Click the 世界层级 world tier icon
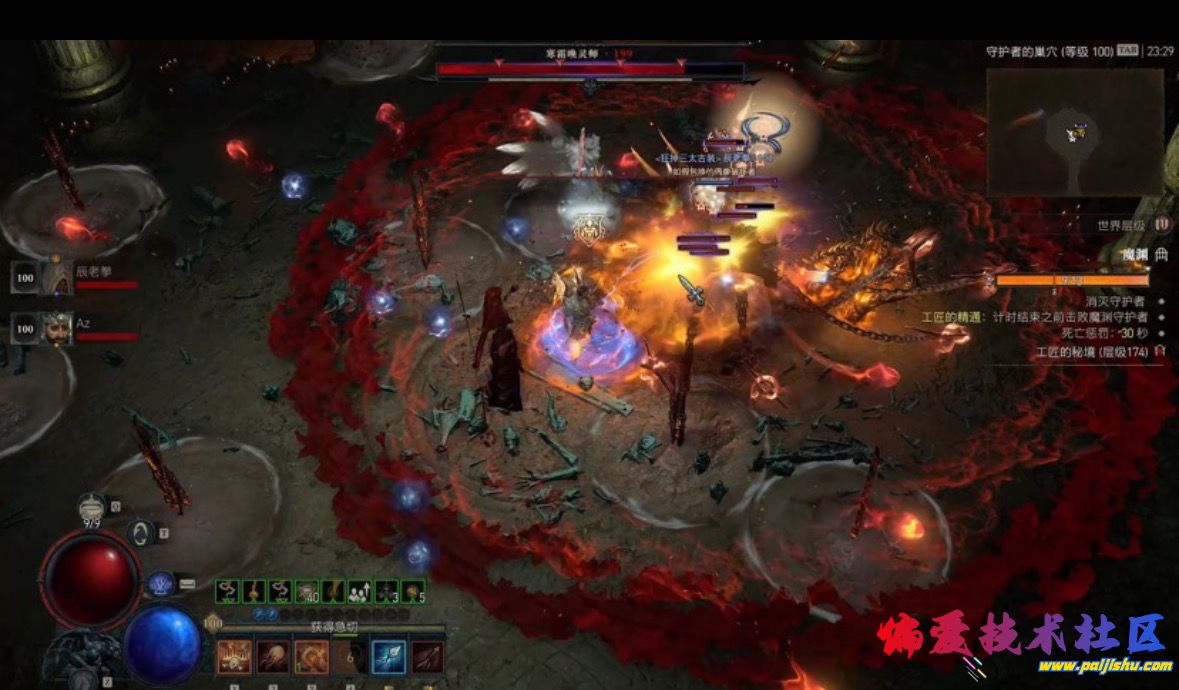This screenshot has width=1179, height=690. (x=1162, y=226)
